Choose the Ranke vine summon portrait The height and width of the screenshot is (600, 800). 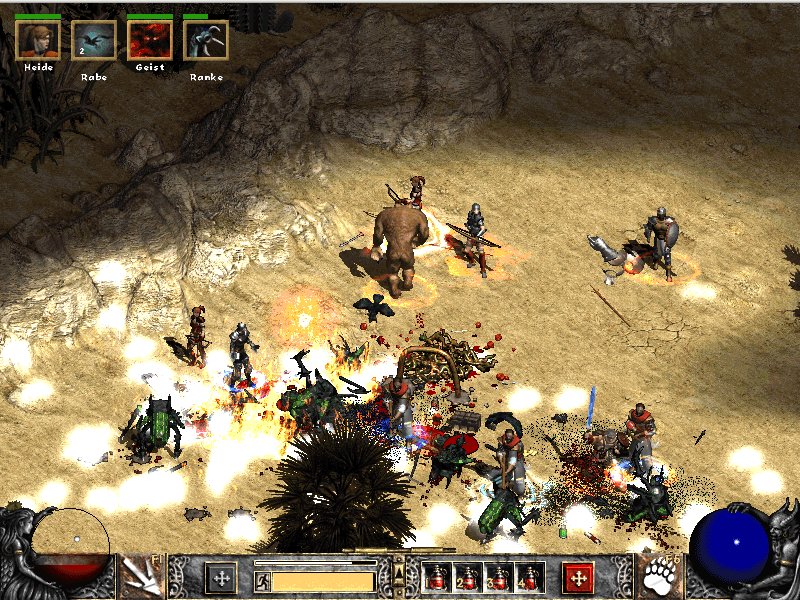click(206, 40)
